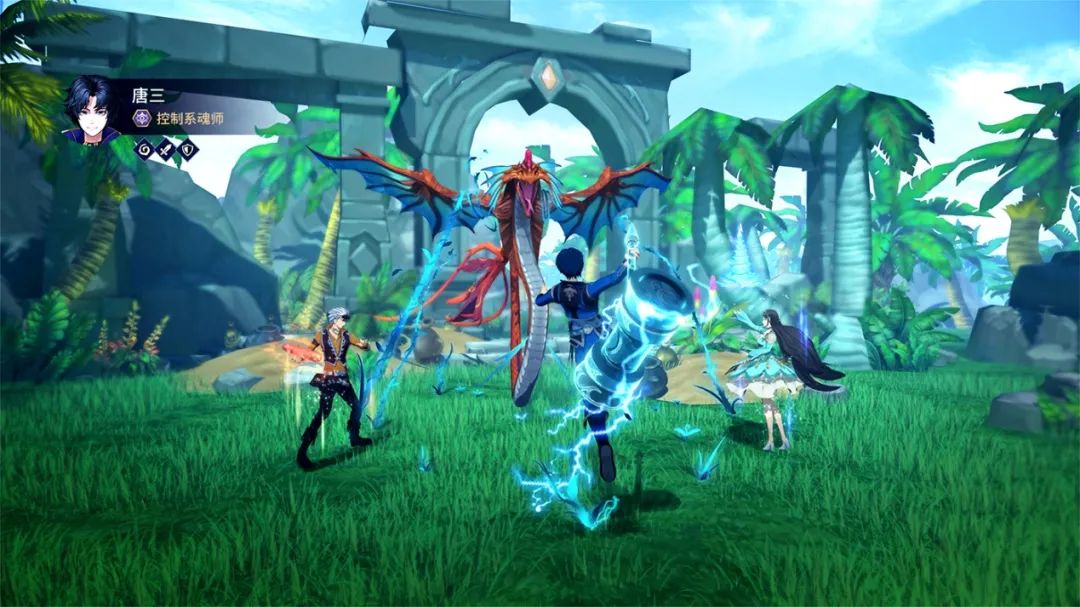This screenshot has width=1080, height=607.
Task: Select the shield diamond trait icon
Action: (188, 150)
